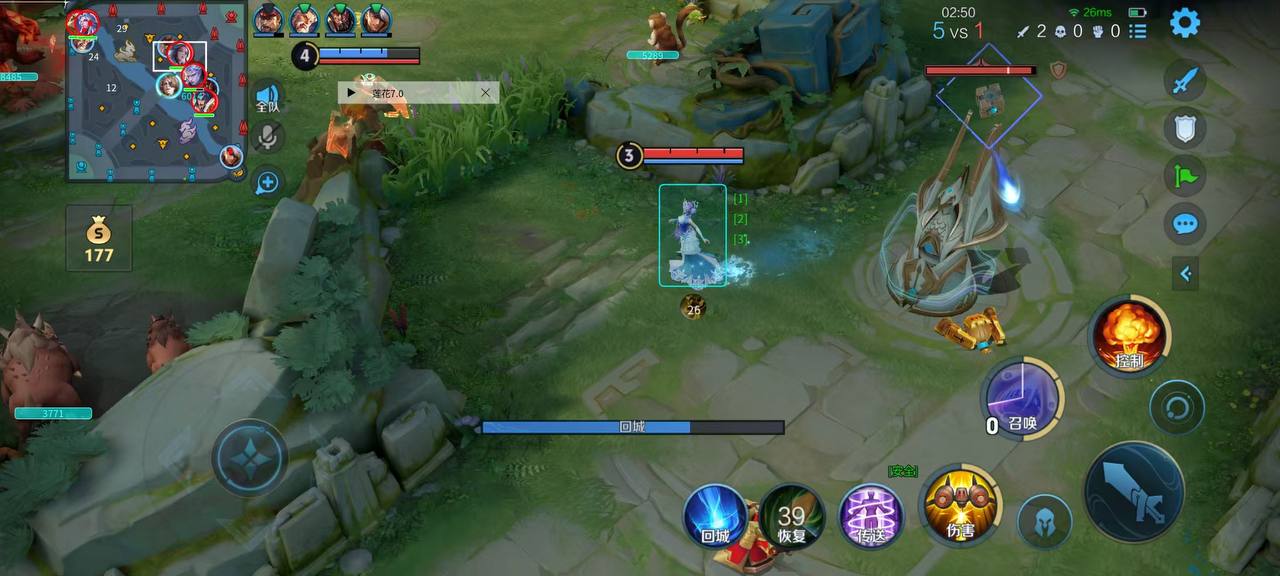Use the 恢复 heal spell
The image size is (1280, 576).
coord(792,516)
